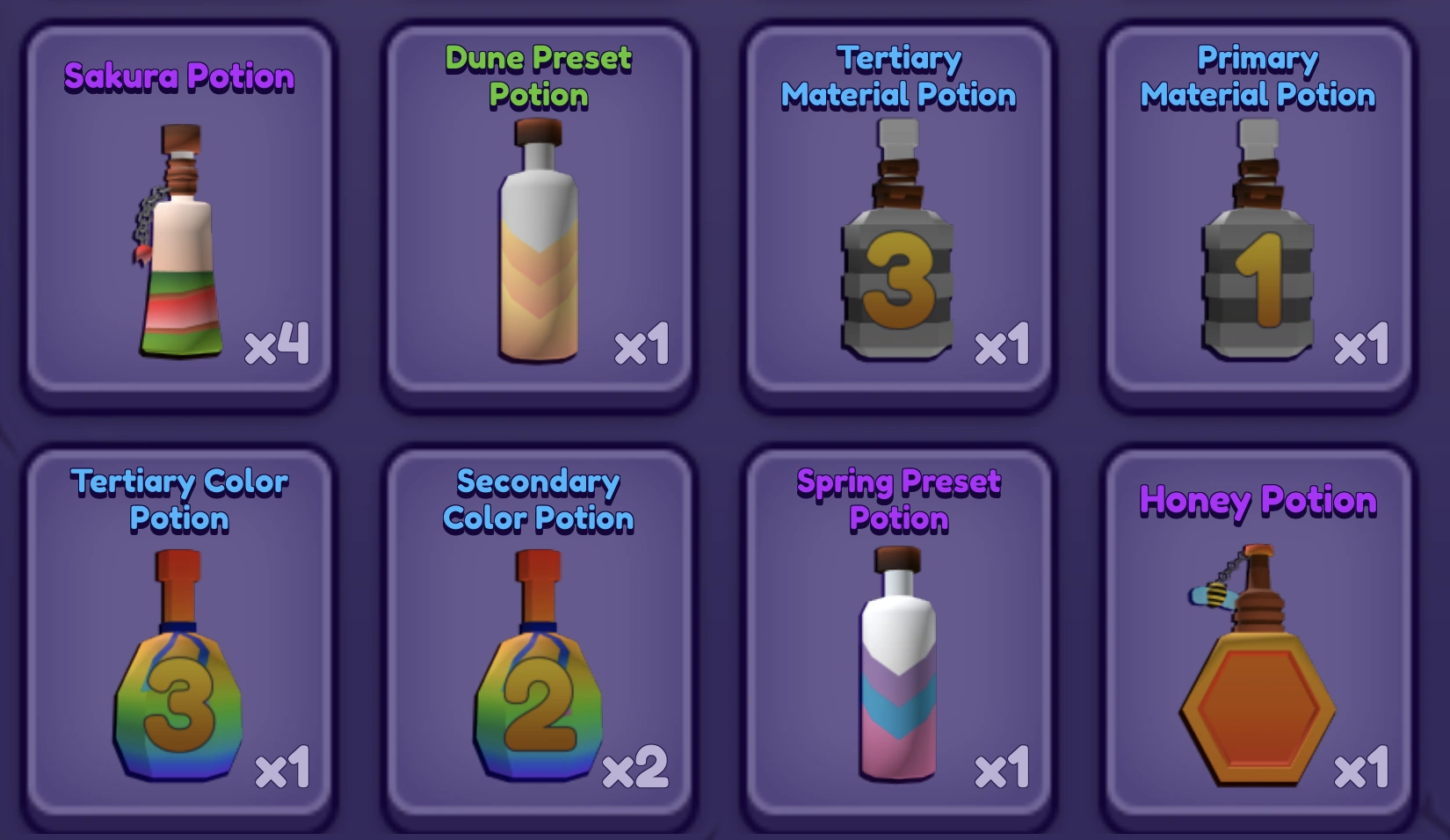1450x840 pixels.
Task: Click the Tertiary Material Potion label
Action: click(898, 79)
